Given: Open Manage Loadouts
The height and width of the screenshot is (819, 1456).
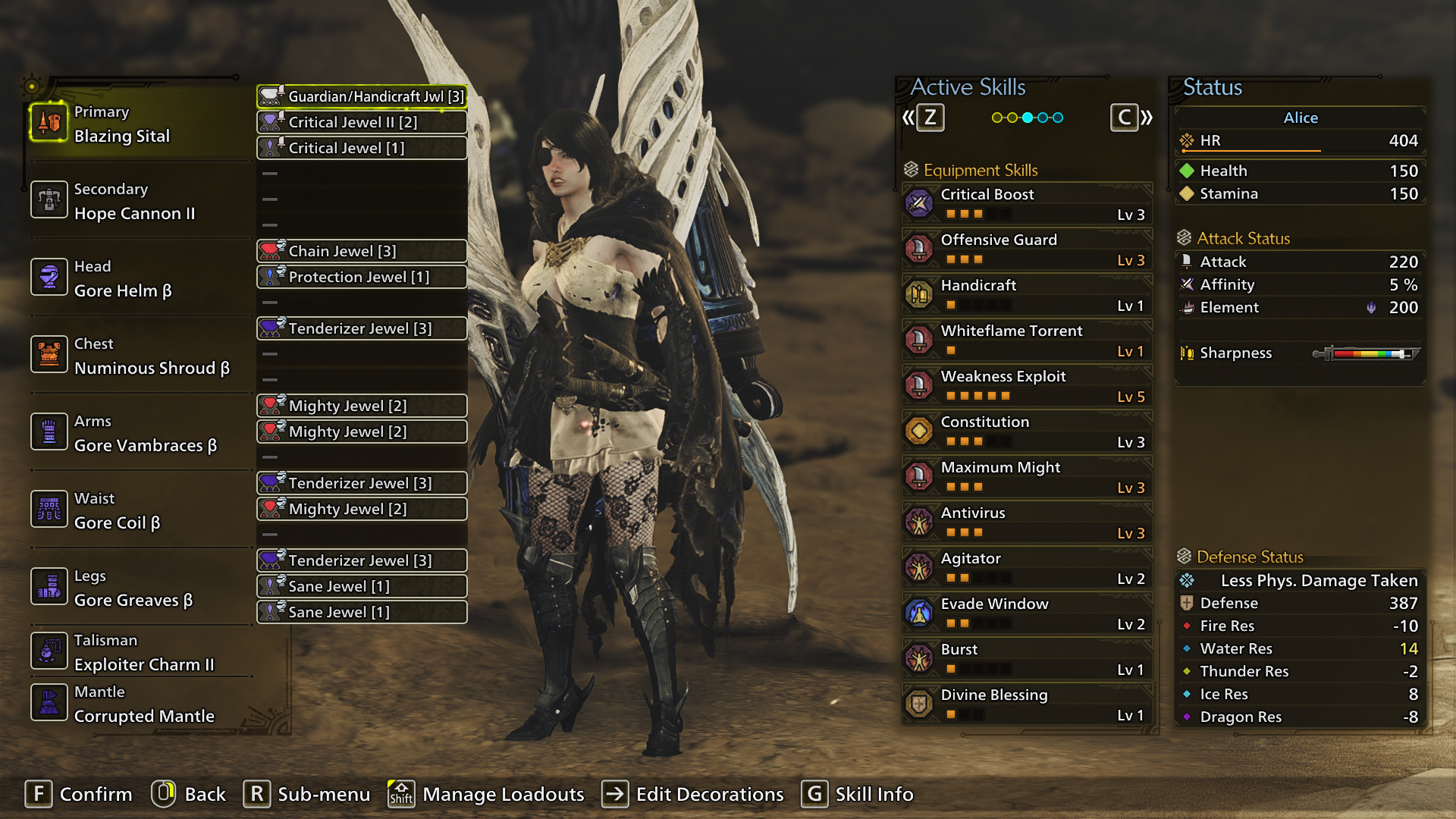Looking at the screenshot, I should tap(485, 794).
